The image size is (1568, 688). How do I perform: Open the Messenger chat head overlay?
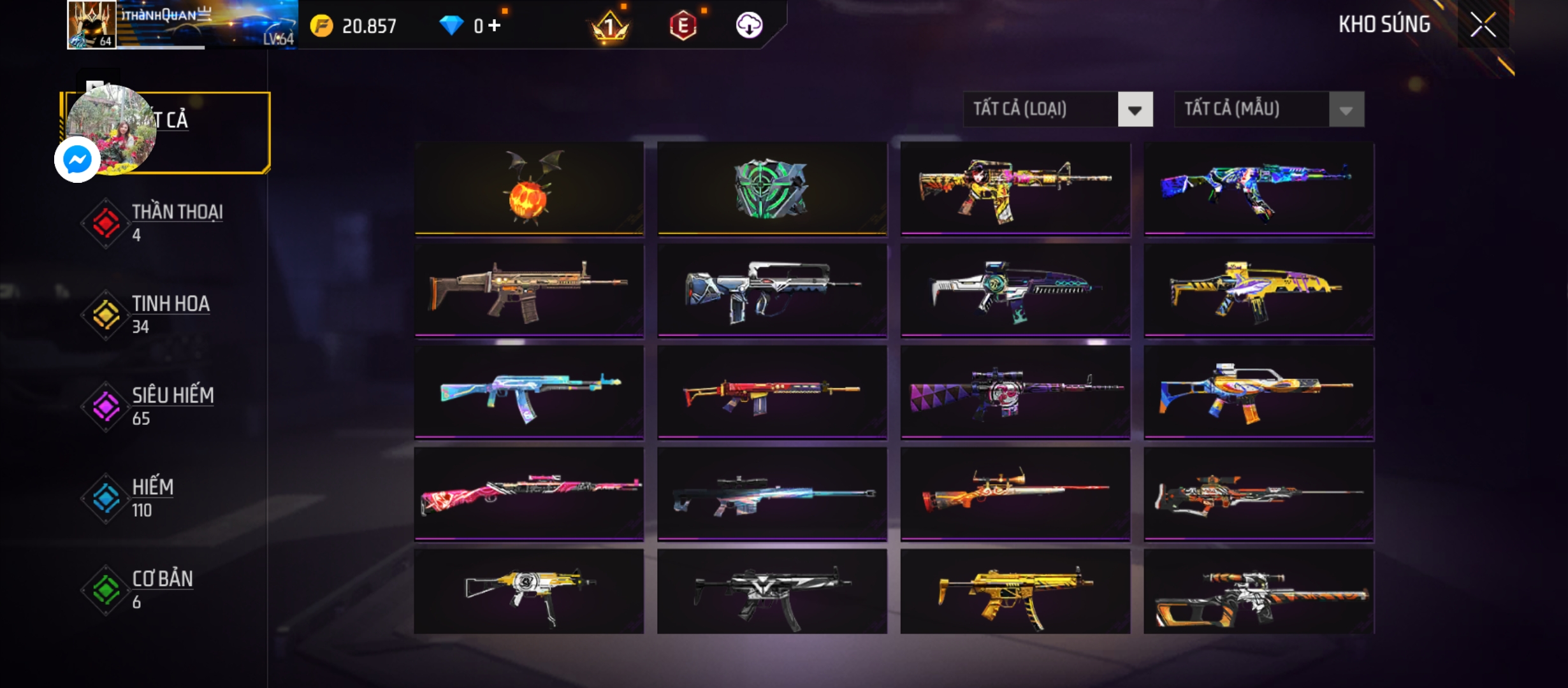coord(77,159)
